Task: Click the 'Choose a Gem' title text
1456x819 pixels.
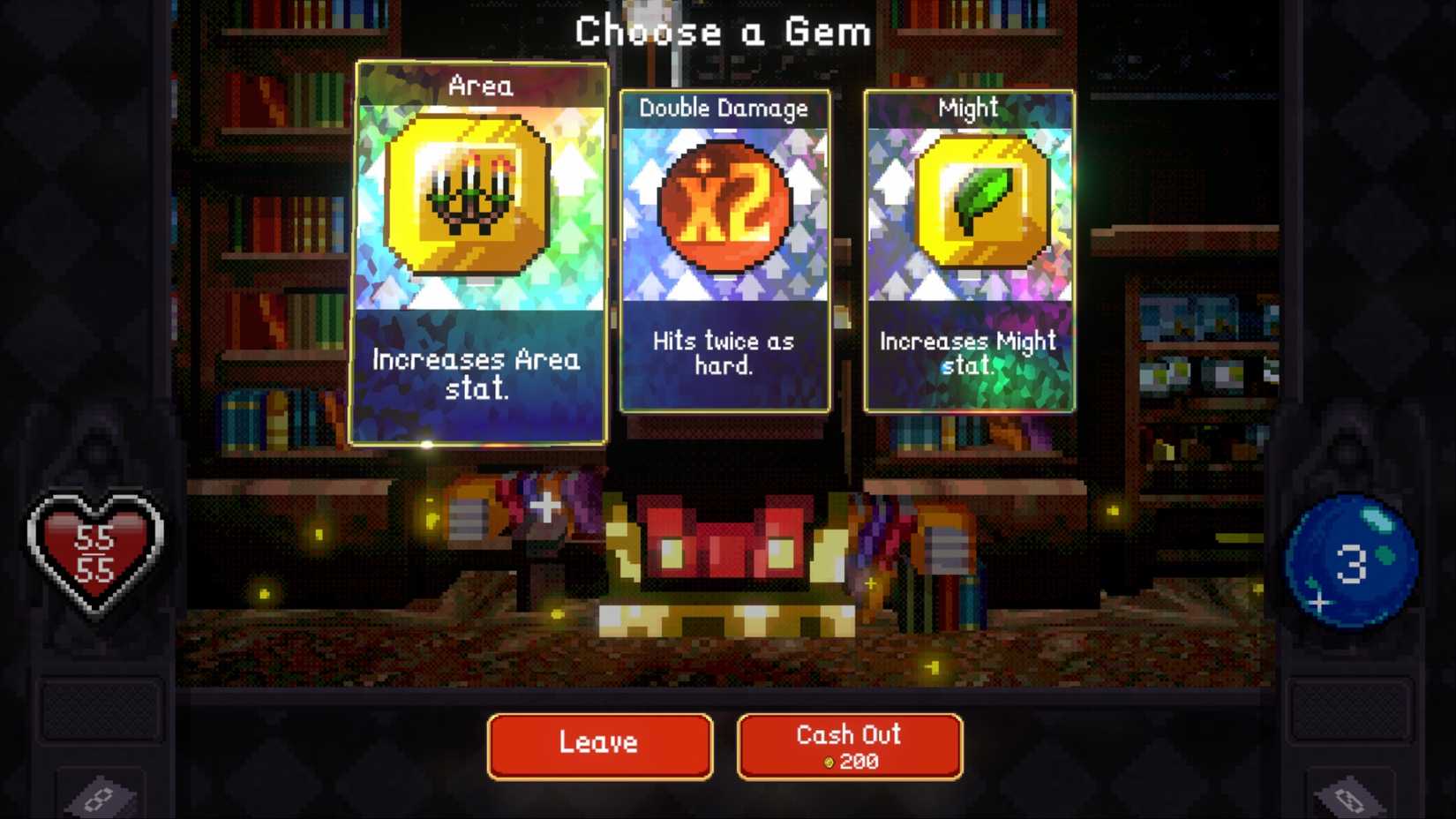Action: click(x=724, y=31)
